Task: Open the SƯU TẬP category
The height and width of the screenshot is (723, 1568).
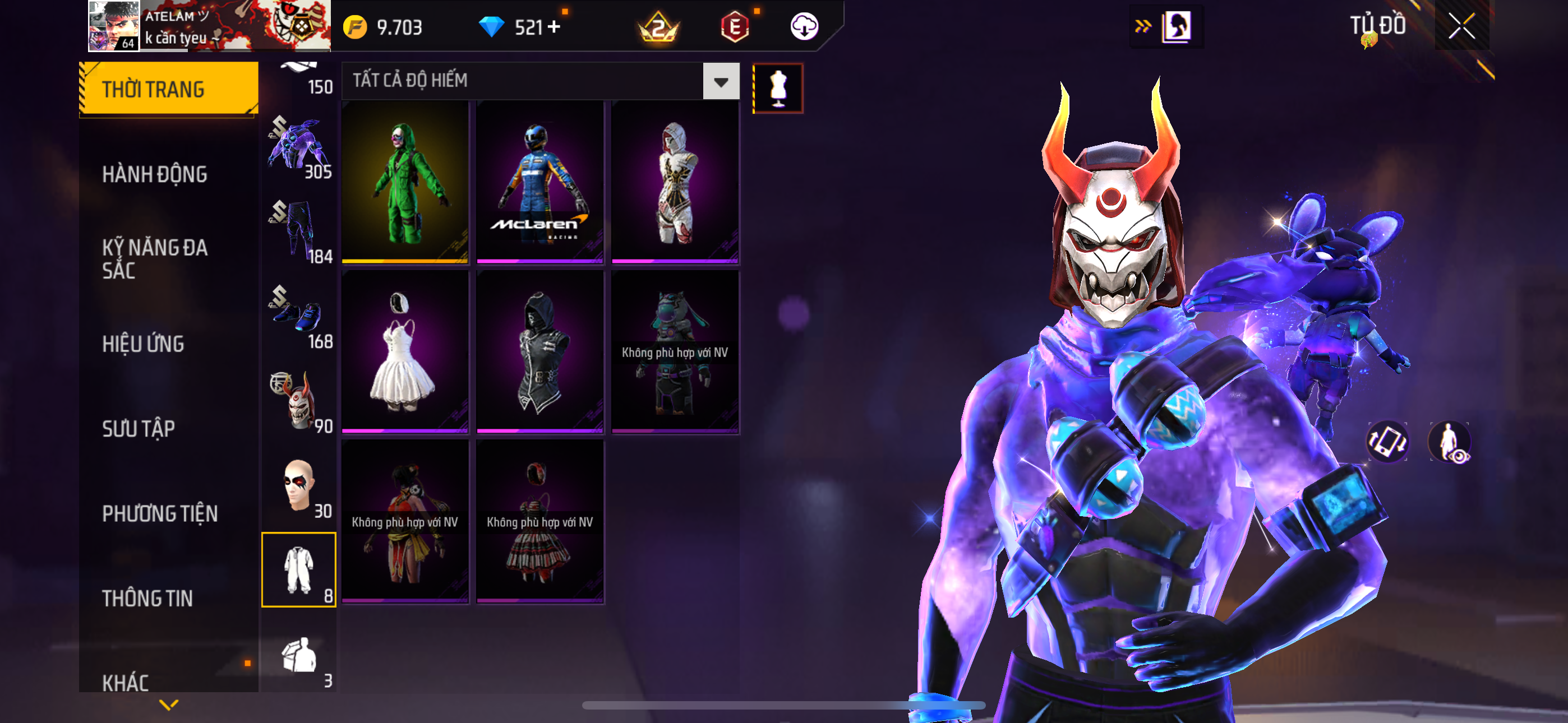Action: [139, 428]
